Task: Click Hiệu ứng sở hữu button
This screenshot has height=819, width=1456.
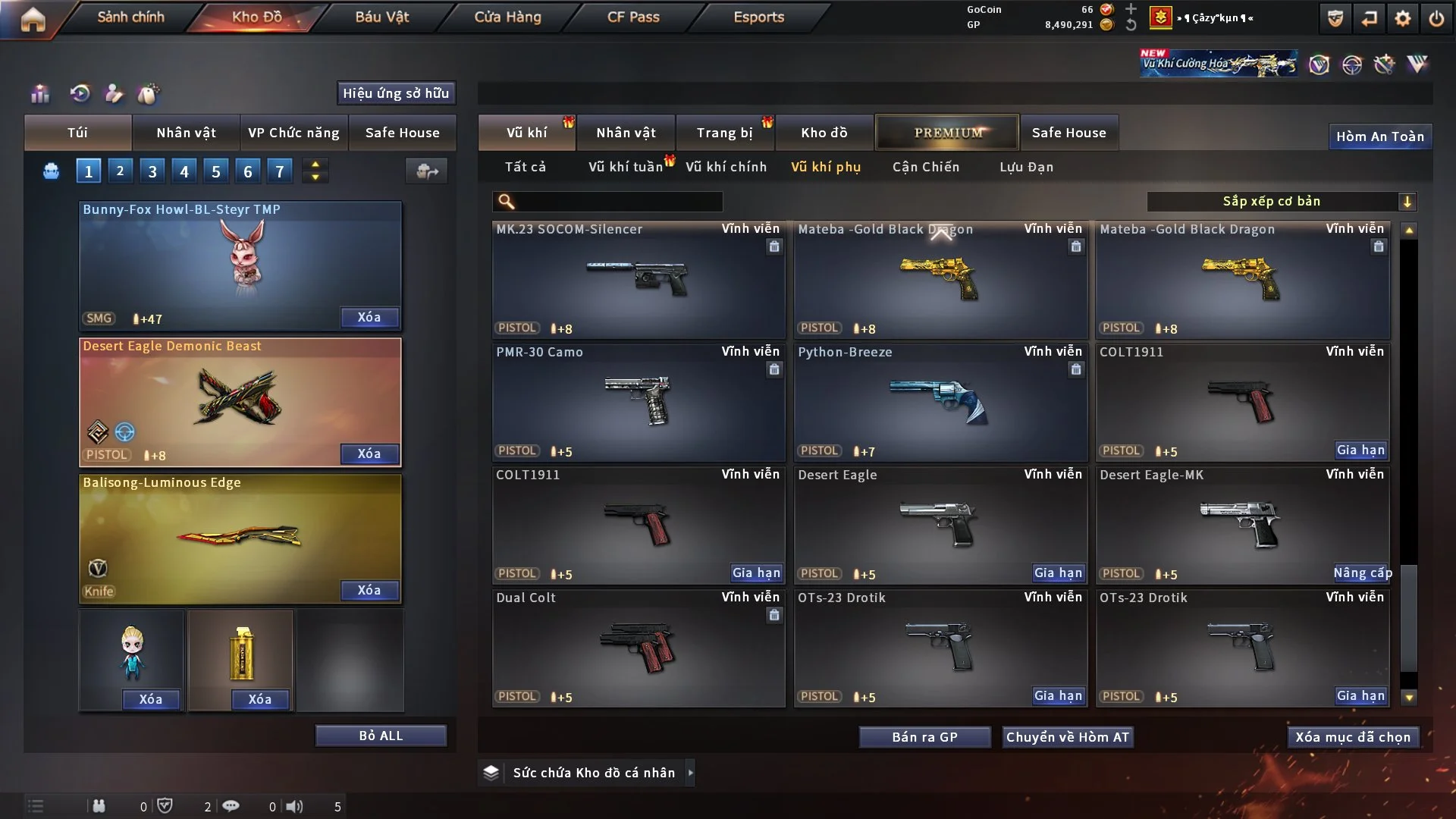Action: tap(396, 93)
